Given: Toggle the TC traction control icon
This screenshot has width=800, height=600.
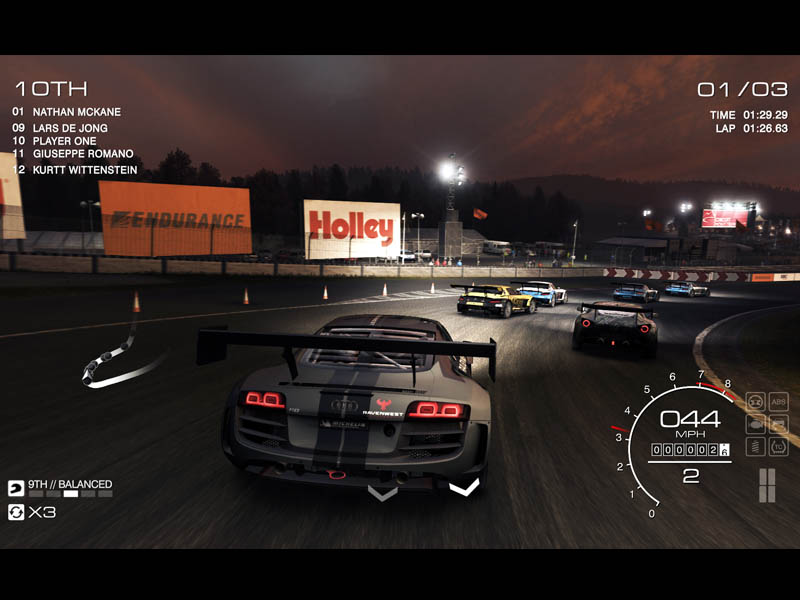Looking at the screenshot, I should pos(778,446).
